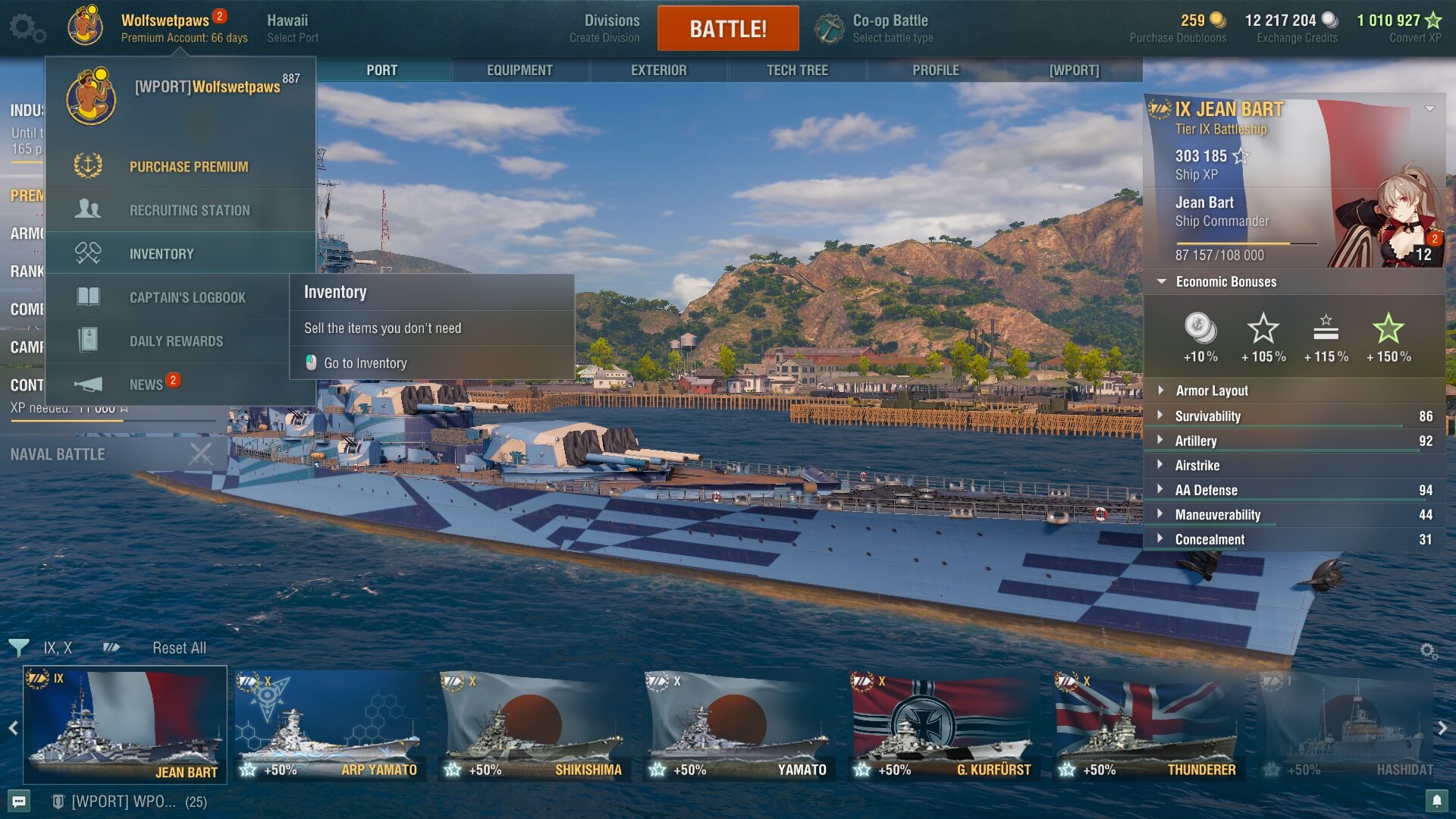This screenshot has height=819, width=1456.
Task: Reset All ship filters
Action: [179, 648]
